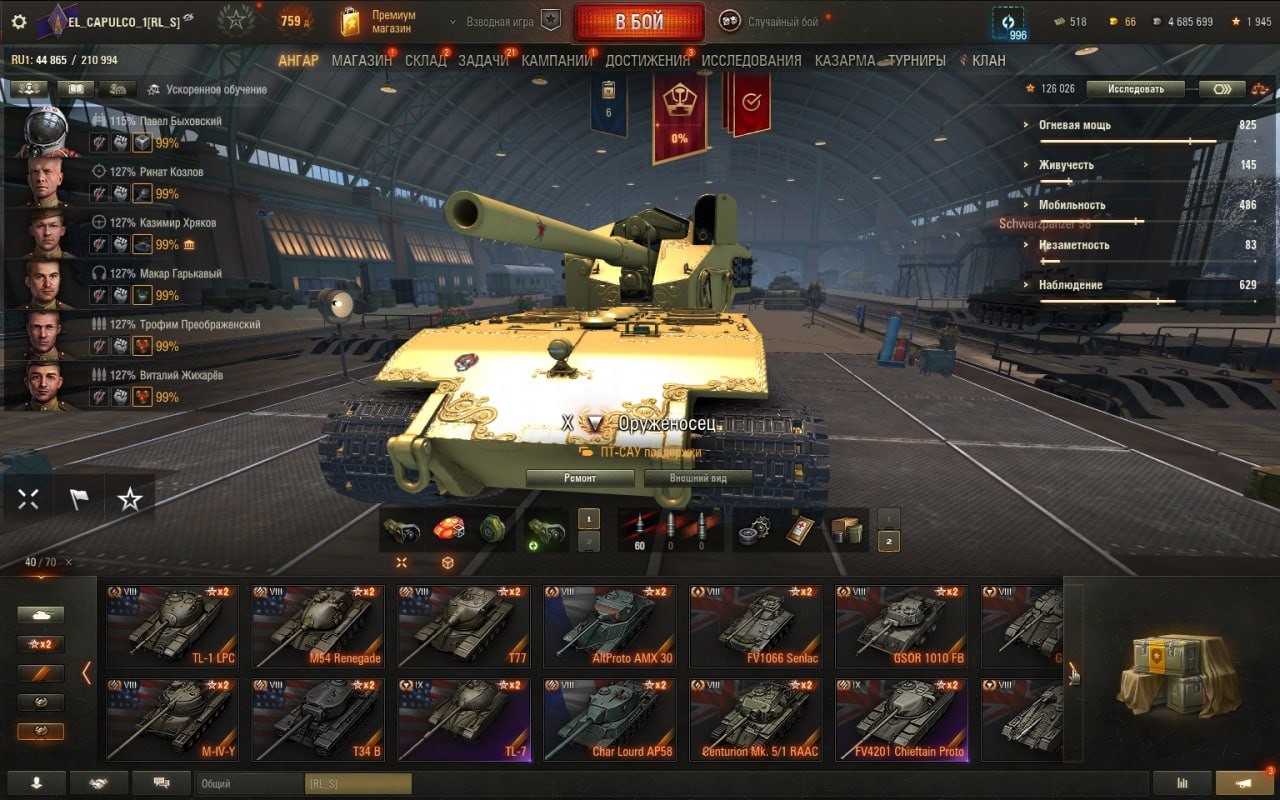Select the FV4201 Chieftain Proto tank

pyautogui.click(x=902, y=720)
